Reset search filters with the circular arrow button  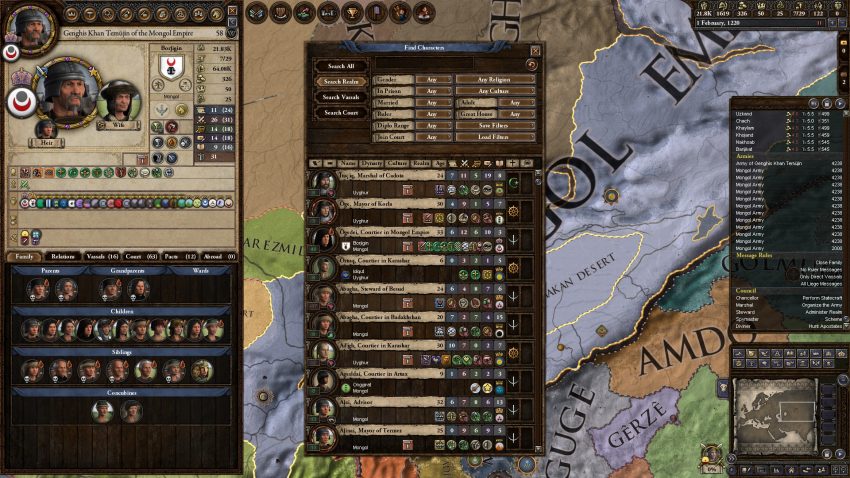pyautogui.click(x=531, y=64)
